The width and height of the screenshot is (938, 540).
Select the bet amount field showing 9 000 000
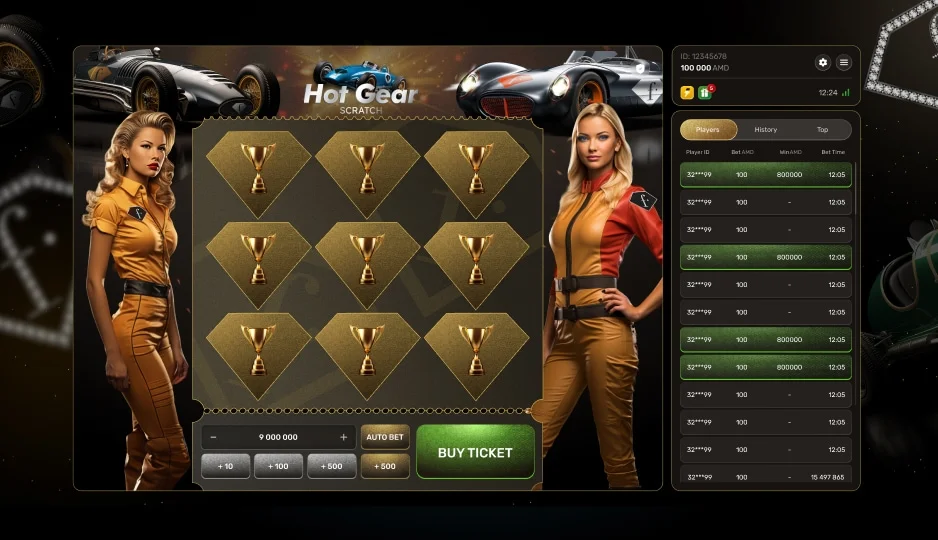pos(278,437)
